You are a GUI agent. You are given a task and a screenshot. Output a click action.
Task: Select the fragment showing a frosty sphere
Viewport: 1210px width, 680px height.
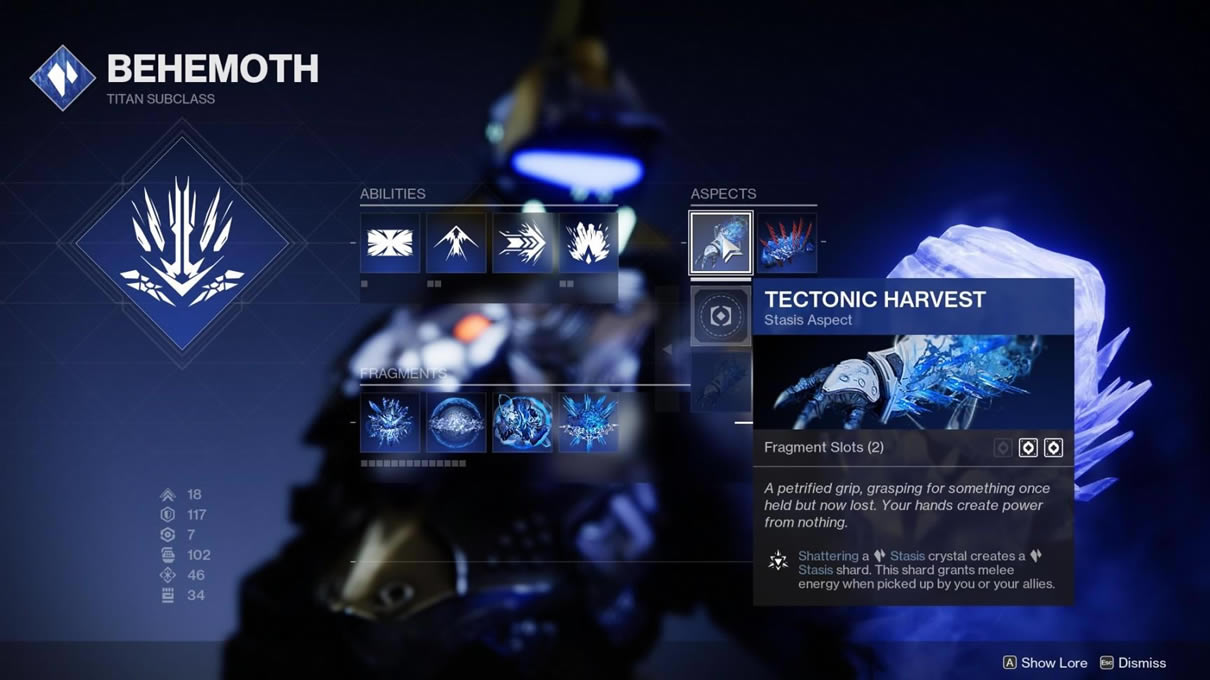[x=456, y=422]
